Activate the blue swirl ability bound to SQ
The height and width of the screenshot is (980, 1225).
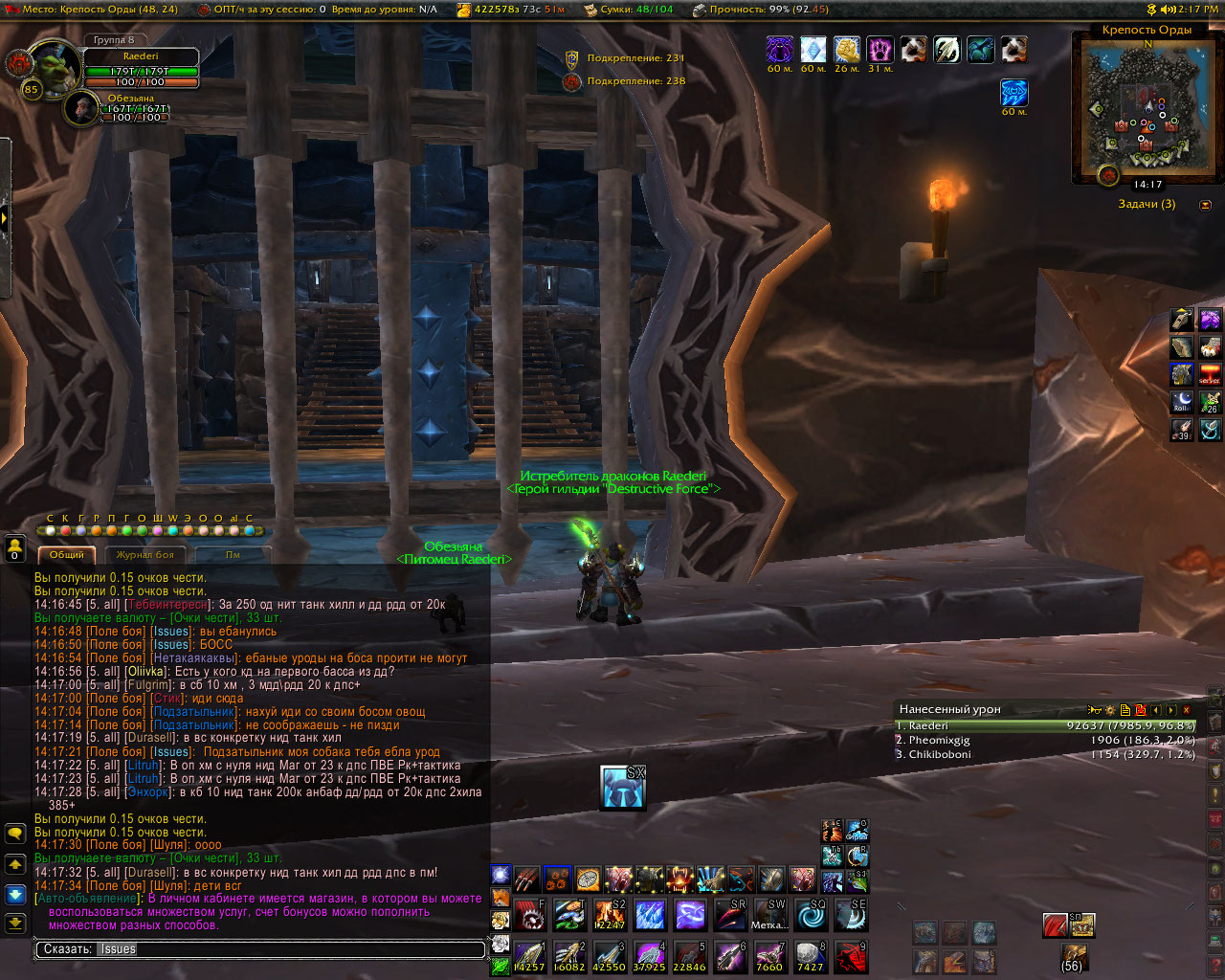tap(812, 915)
